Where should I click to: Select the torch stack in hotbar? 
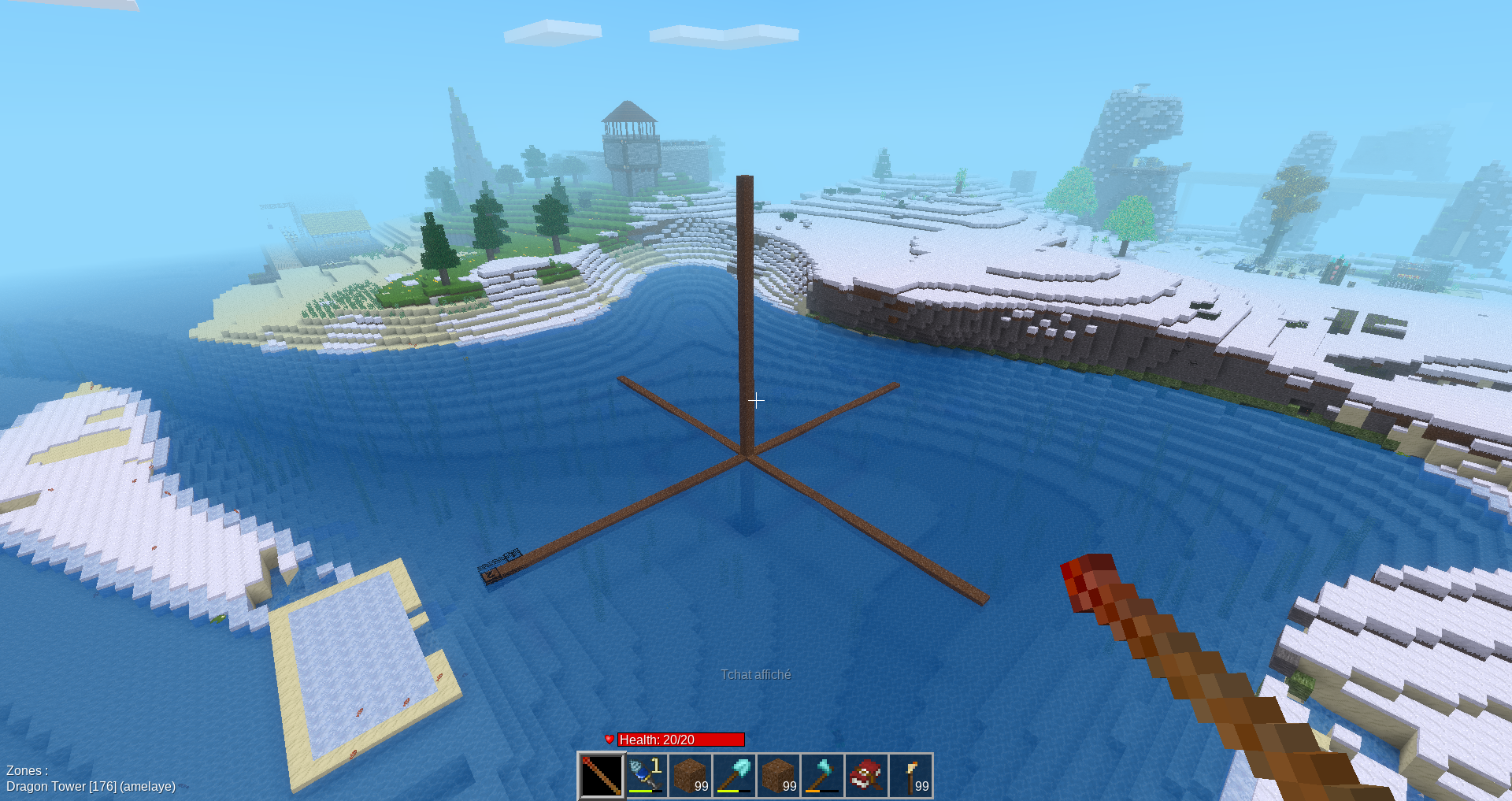911,775
